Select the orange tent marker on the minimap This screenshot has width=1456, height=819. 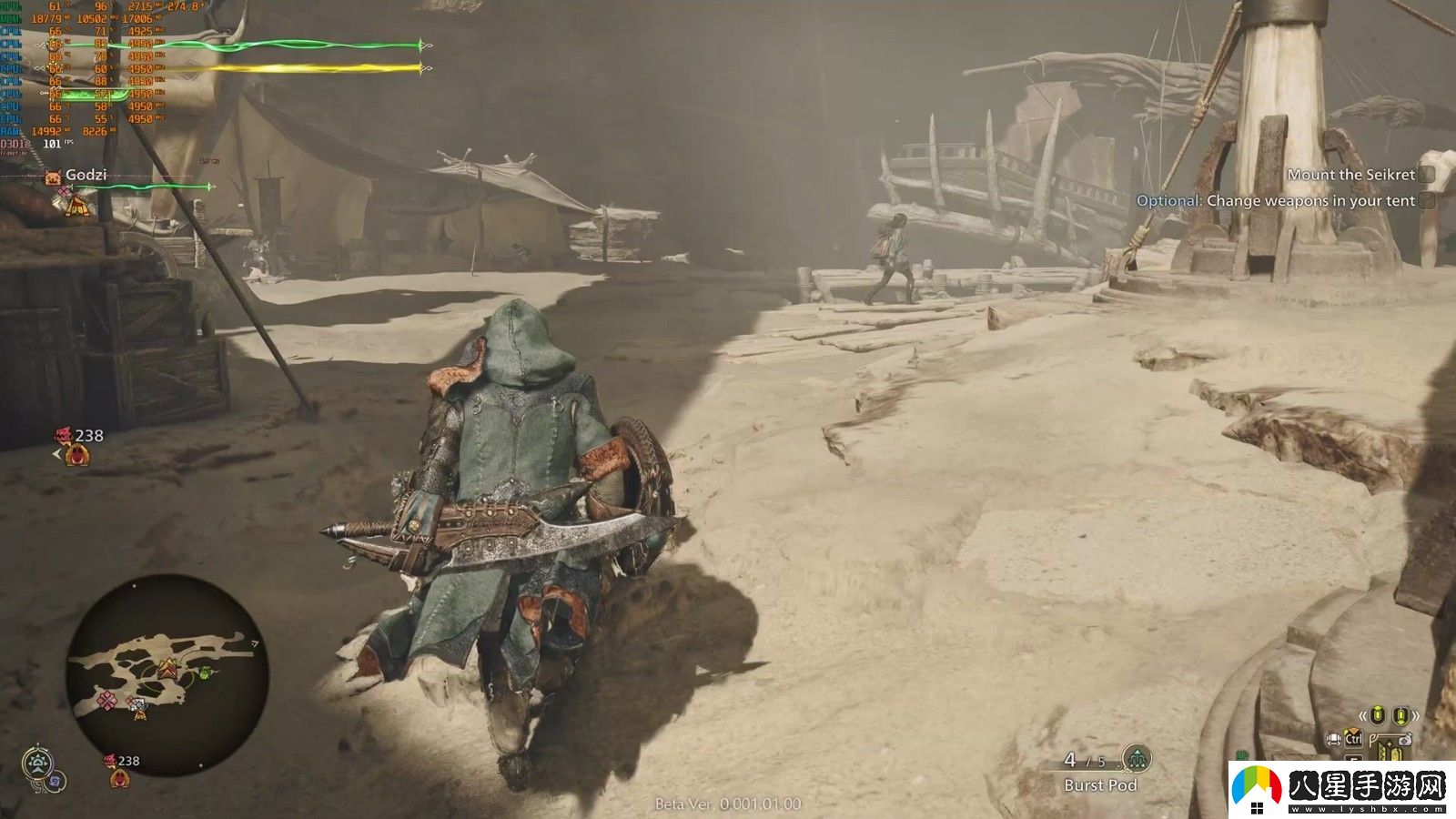[x=168, y=671]
